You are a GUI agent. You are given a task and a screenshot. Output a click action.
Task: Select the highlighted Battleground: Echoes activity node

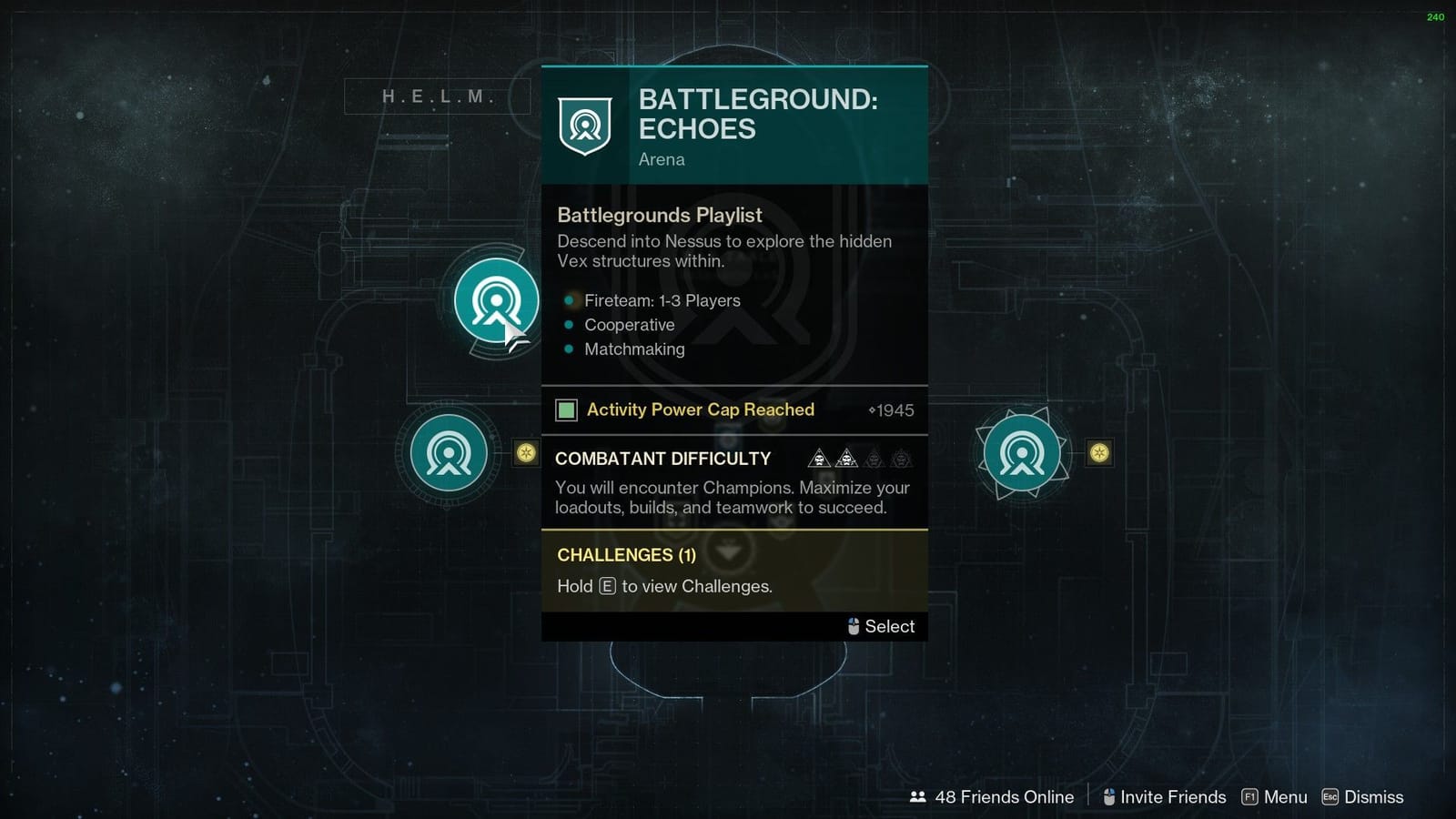(494, 300)
